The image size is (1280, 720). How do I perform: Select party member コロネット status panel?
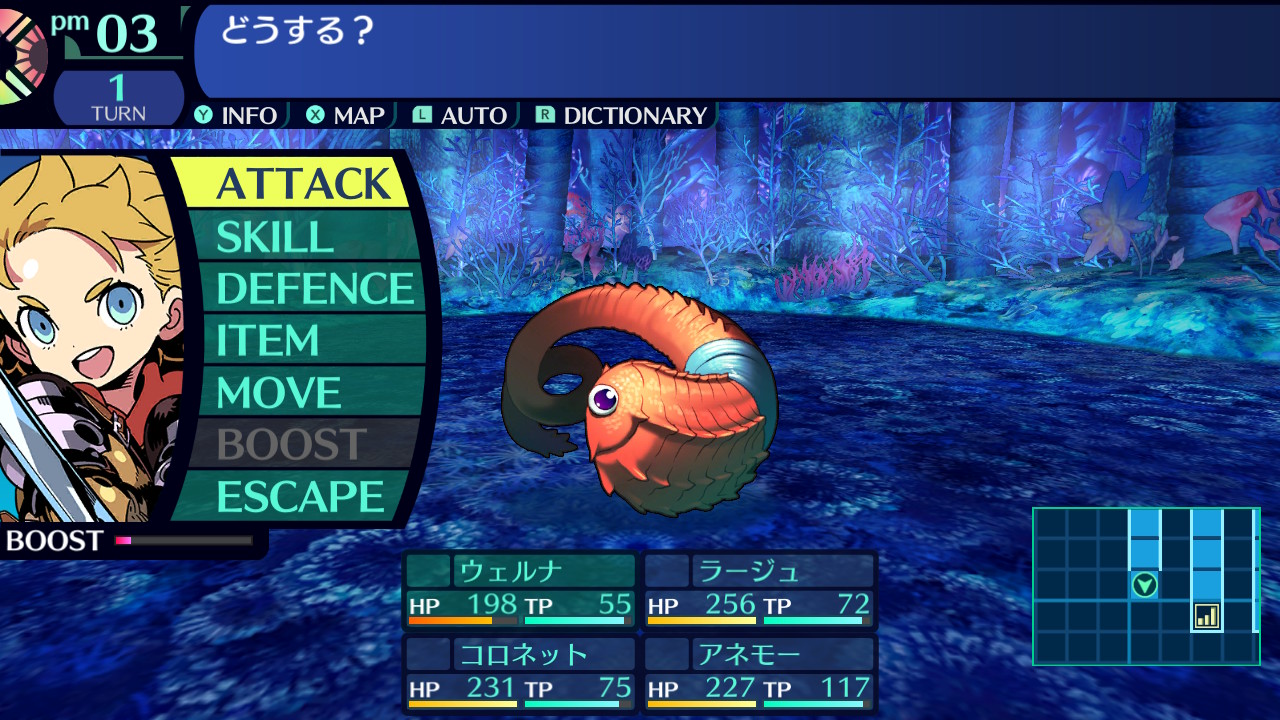[x=519, y=674]
